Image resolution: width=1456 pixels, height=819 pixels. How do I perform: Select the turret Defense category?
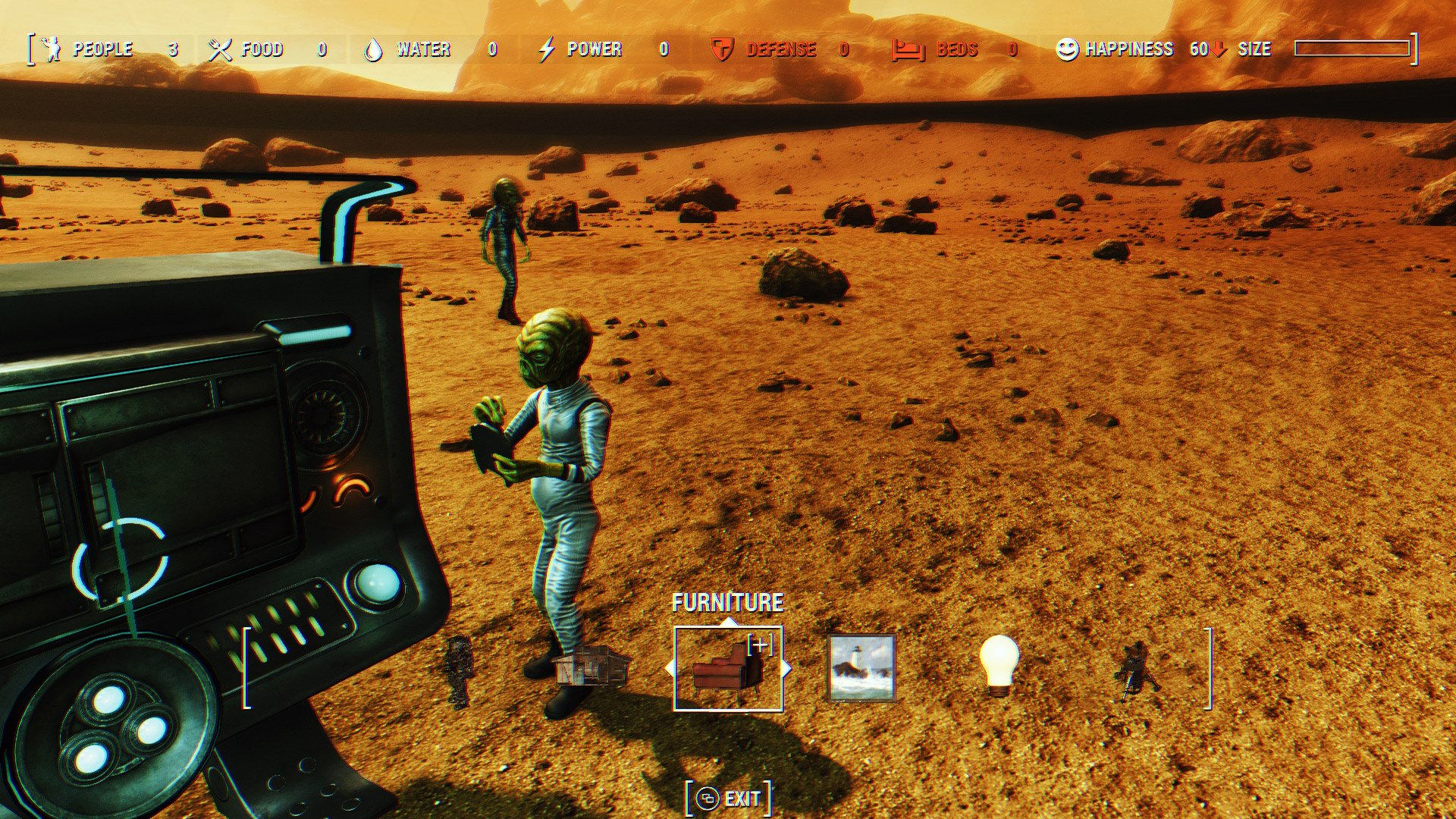click(1135, 671)
